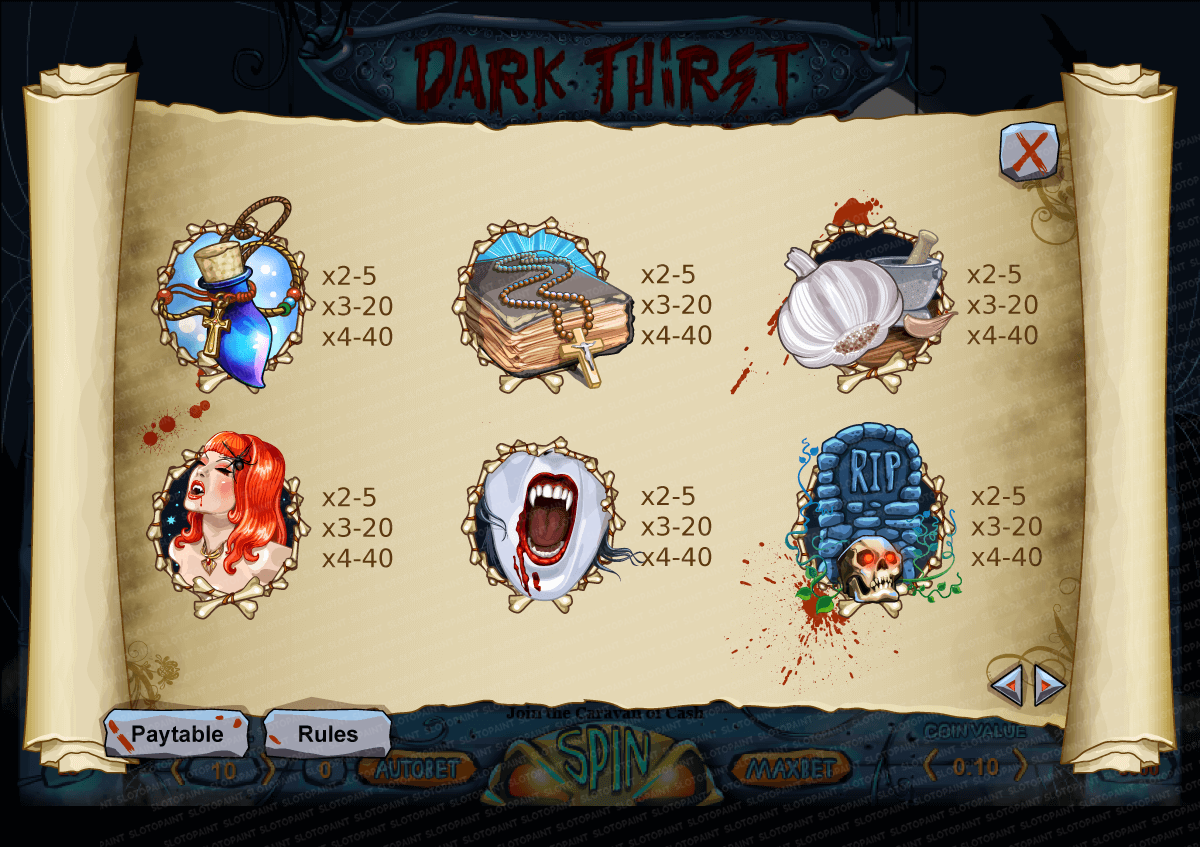The height and width of the screenshot is (847, 1200).
Task: Hit the SPIN button
Action: [603, 762]
